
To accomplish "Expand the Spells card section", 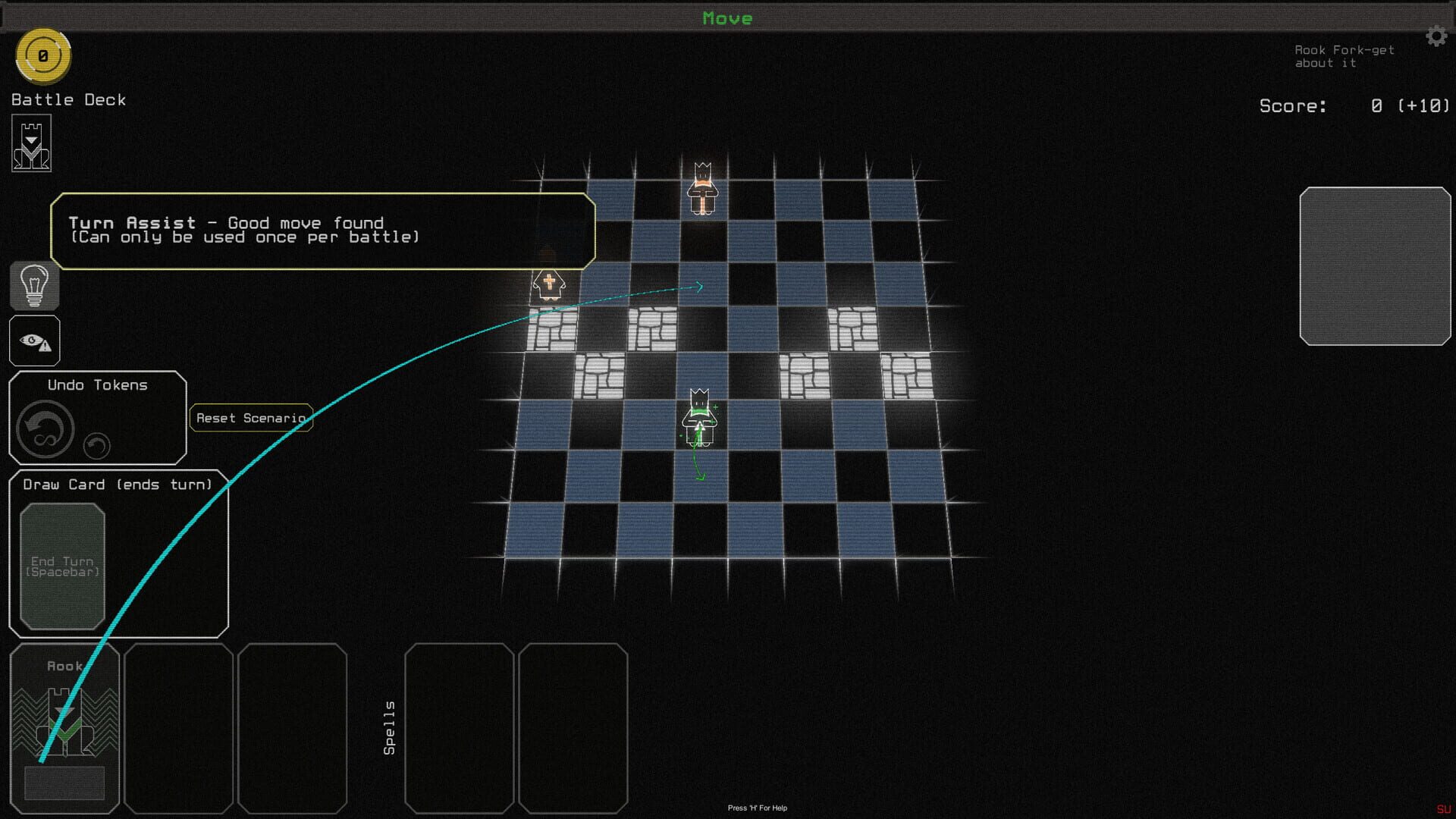I will (389, 728).
